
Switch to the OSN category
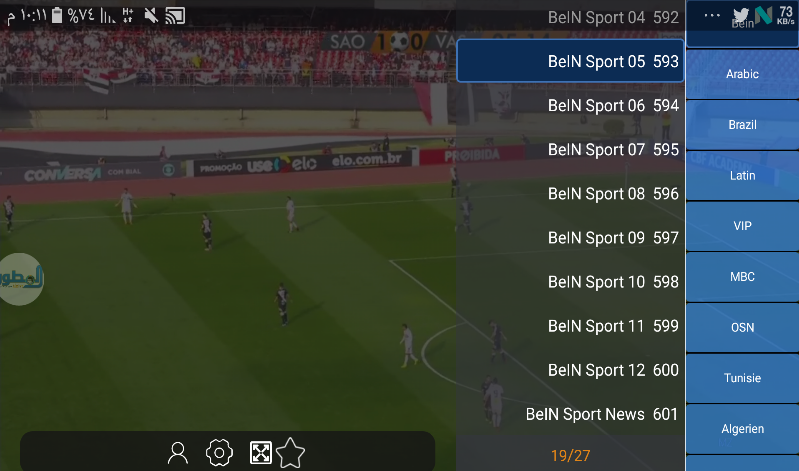(742, 327)
